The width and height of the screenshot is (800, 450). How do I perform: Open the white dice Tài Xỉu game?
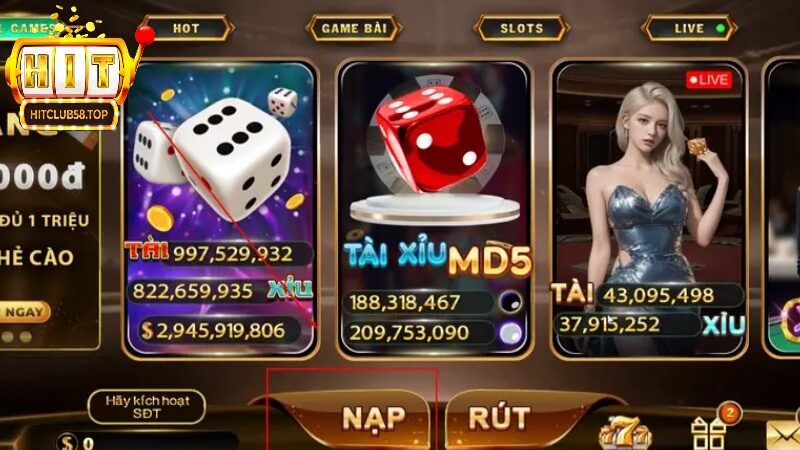tap(220, 200)
